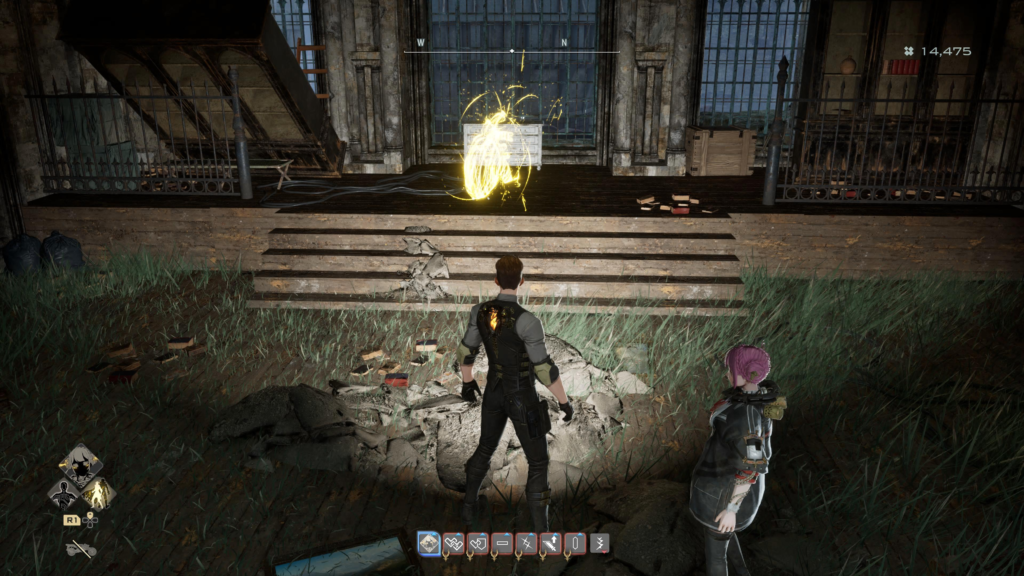
Task: Choose the diamond-and-shield ability slot
Action: [477, 543]
